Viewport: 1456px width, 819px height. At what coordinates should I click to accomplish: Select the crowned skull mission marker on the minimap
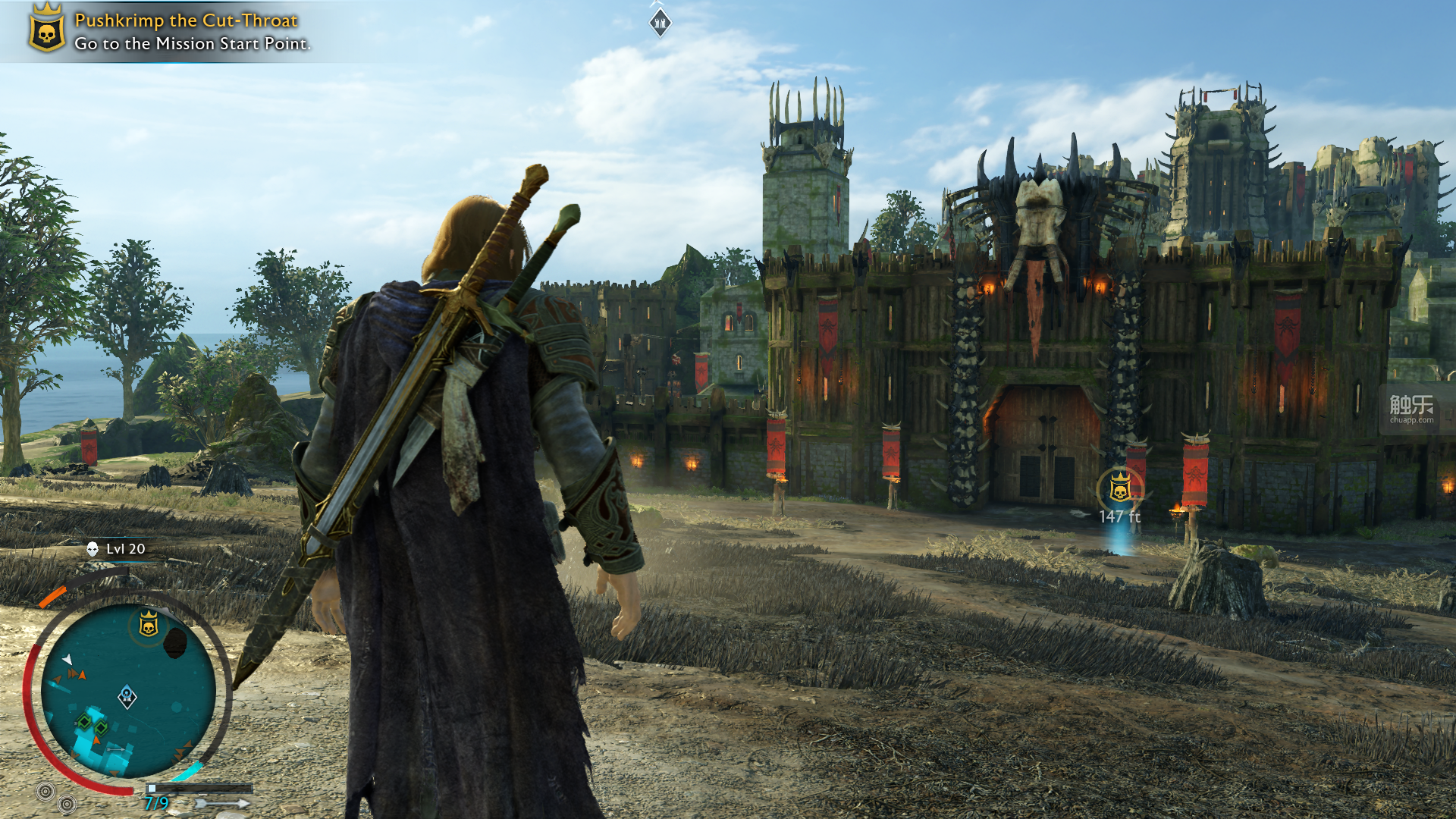pyautogui.click(x=149, y=625)
